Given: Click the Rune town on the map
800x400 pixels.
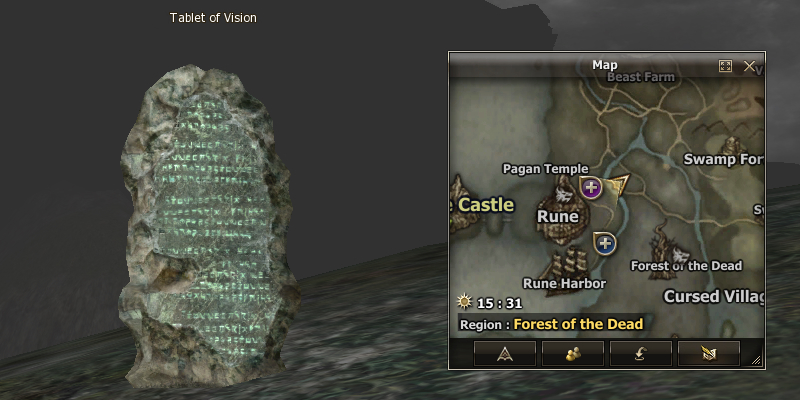Looking at the screenshot, I should [558, 215].
